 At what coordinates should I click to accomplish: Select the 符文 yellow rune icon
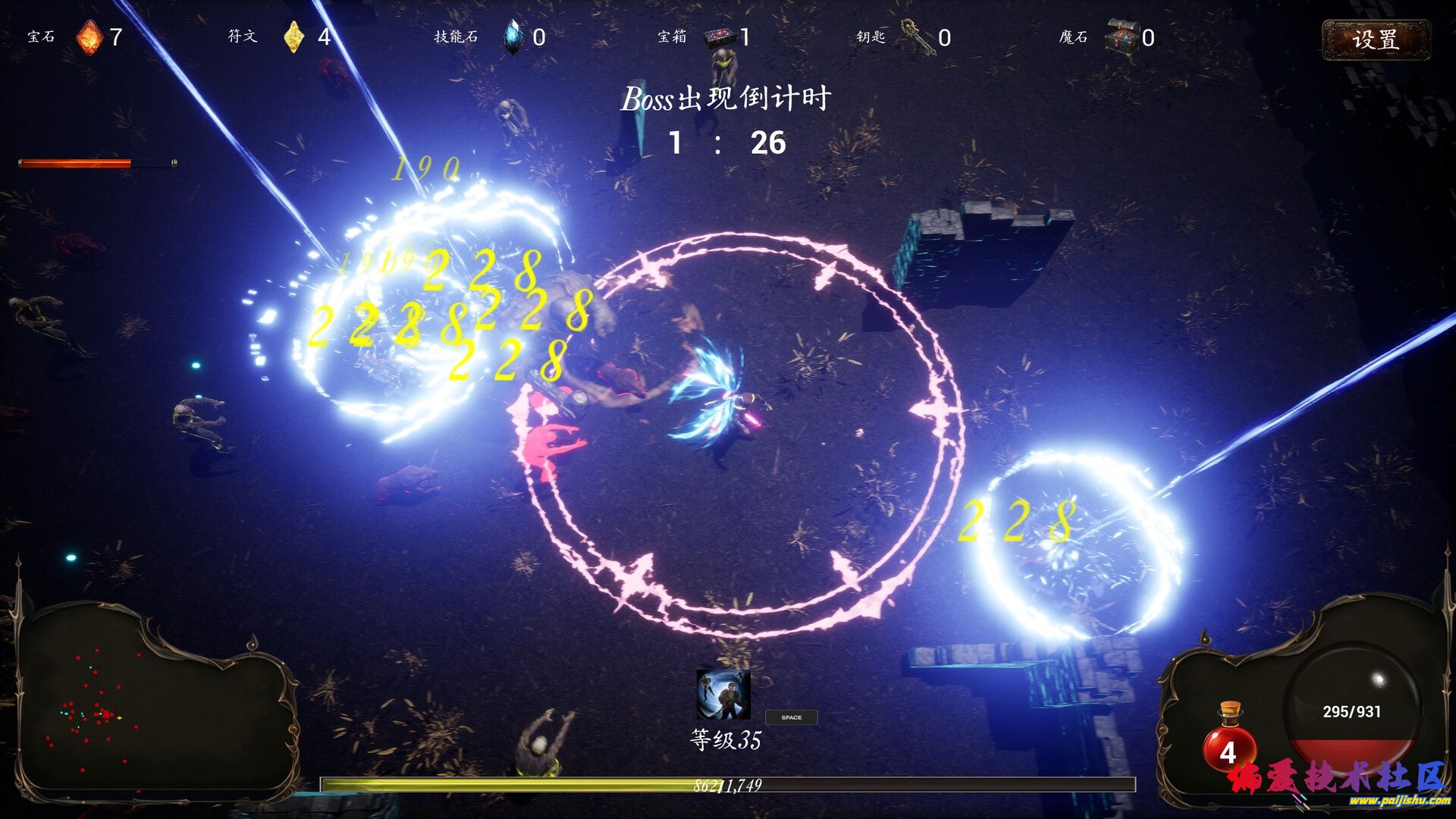(293, 37)
